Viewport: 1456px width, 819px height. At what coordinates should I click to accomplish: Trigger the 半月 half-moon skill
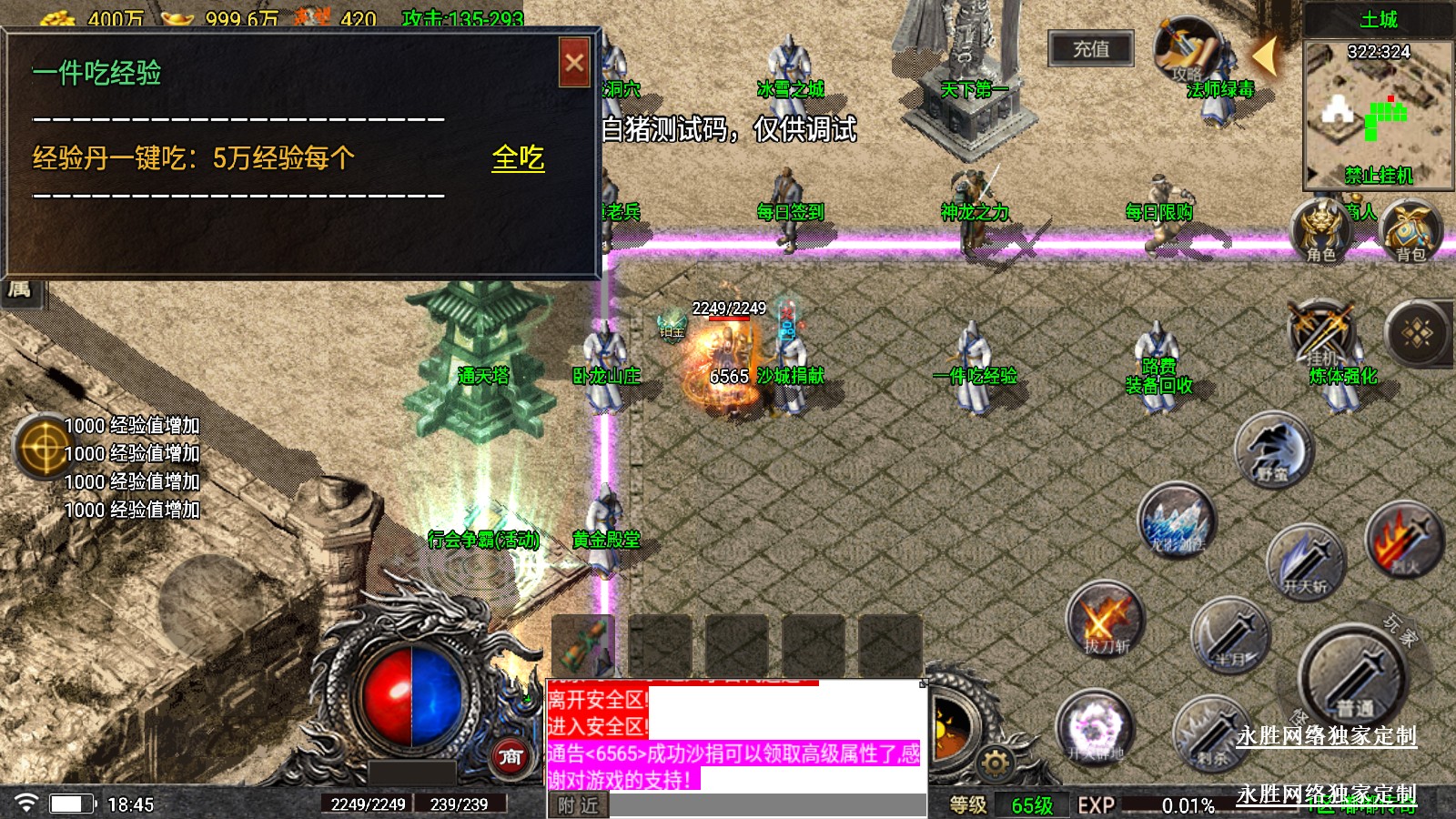tap(1230, 635)
